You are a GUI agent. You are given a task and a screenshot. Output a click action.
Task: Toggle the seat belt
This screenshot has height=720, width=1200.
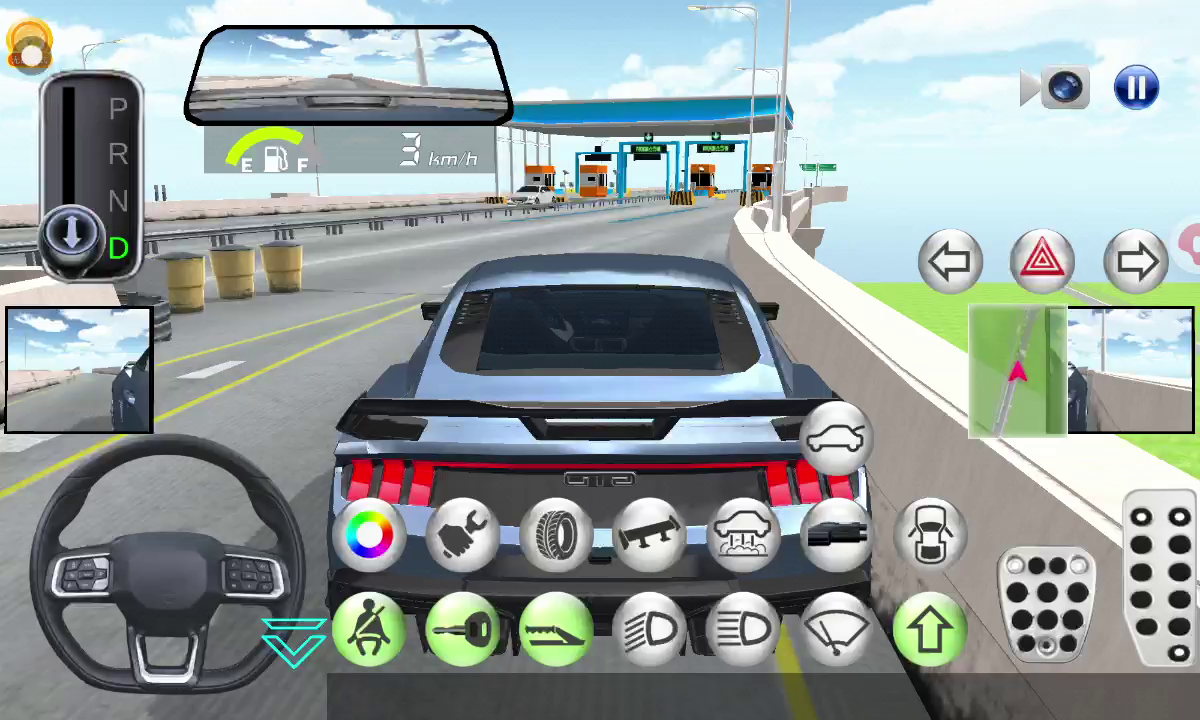click(369, 630)
